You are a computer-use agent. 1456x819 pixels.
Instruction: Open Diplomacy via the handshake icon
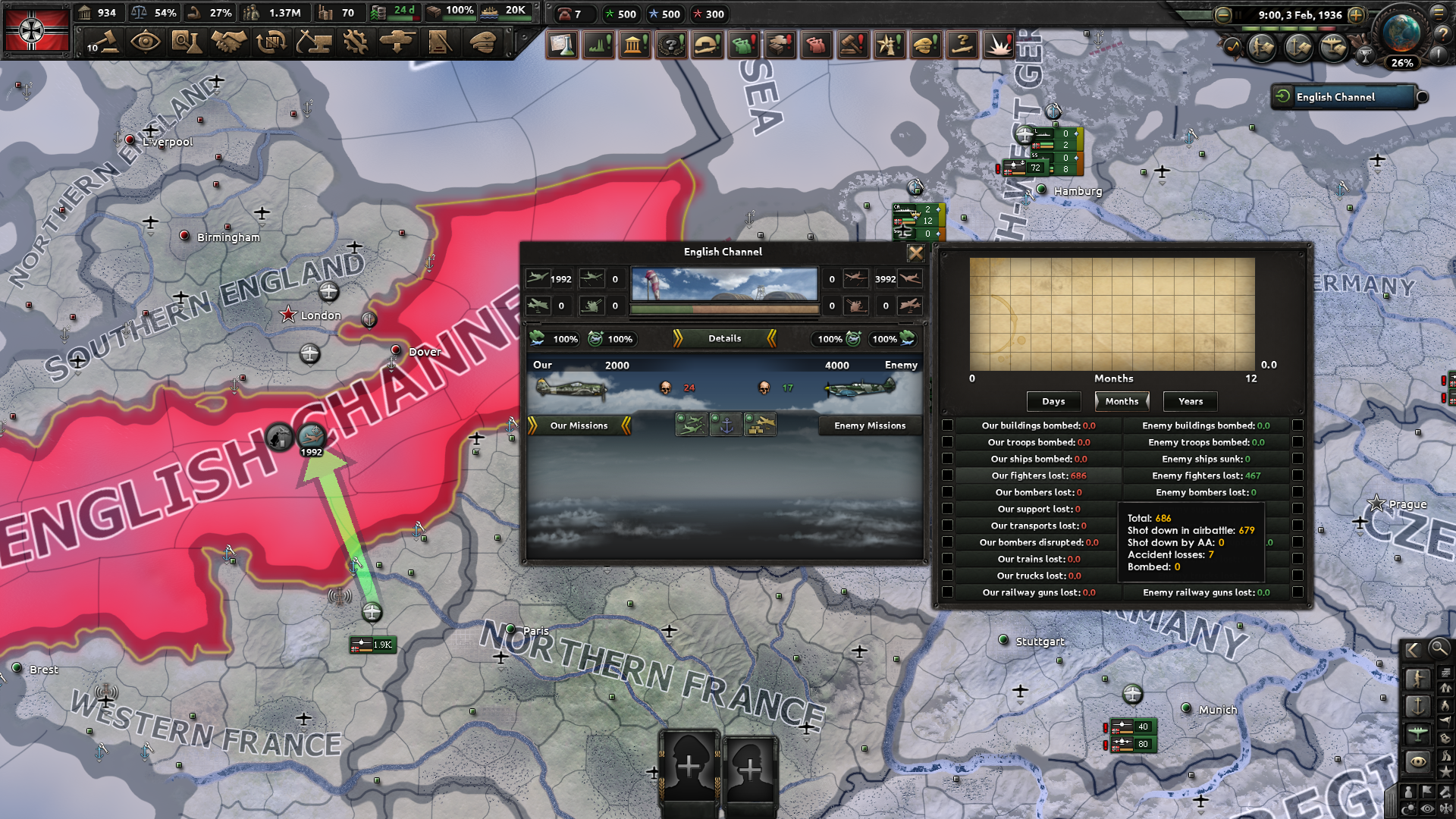229,42
